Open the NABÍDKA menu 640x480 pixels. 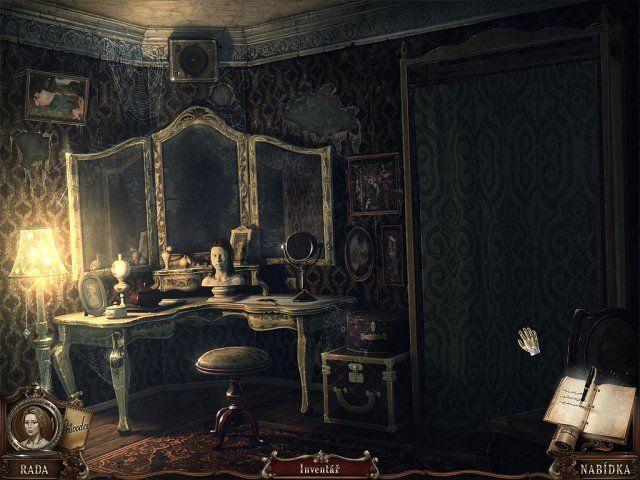tap(605, 468)
